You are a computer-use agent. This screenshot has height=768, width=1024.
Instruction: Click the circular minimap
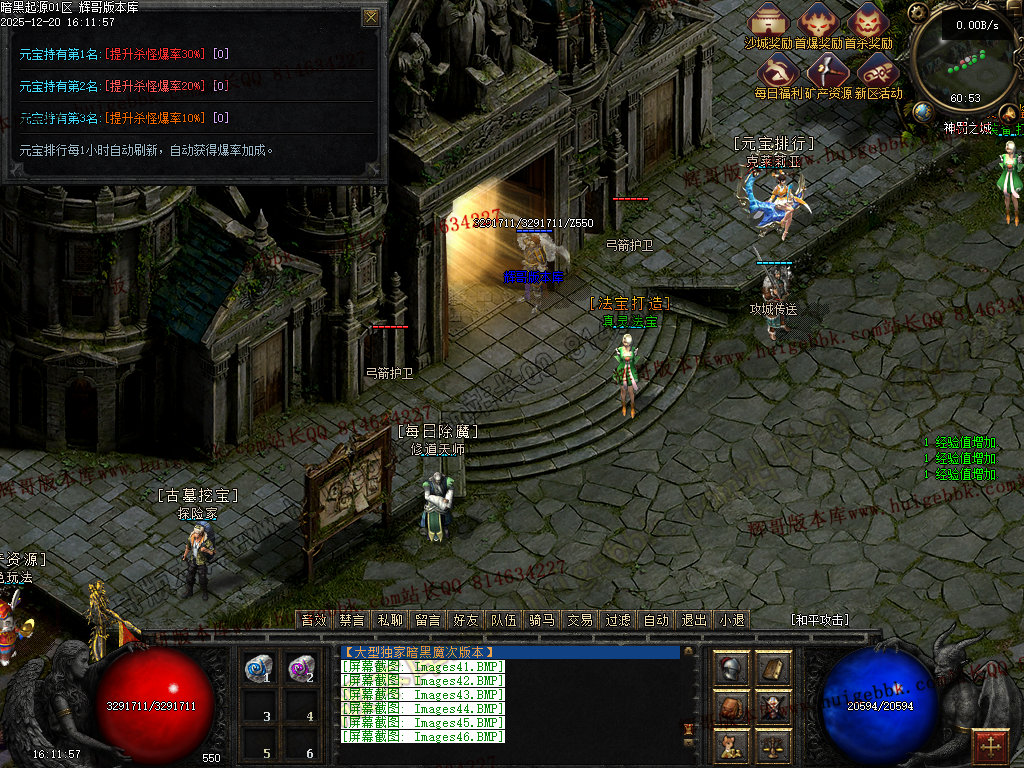(x=965, y=62)
